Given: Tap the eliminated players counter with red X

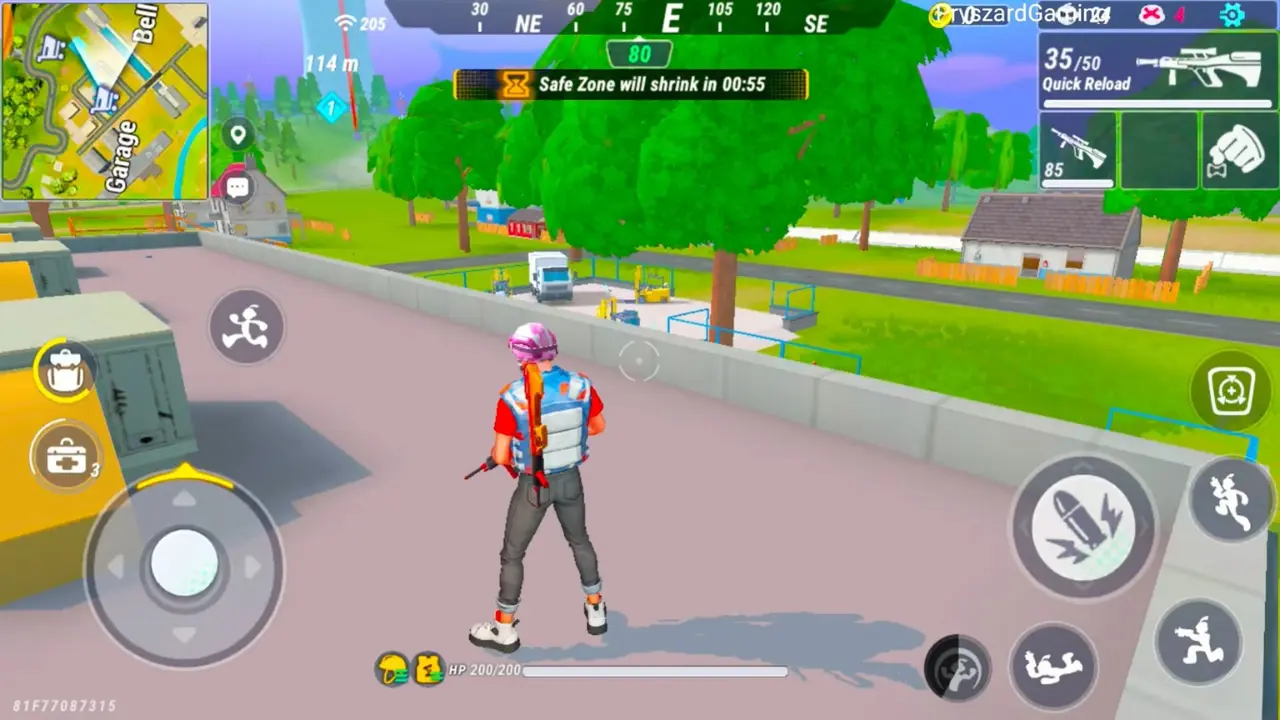Looking at the screenshot, I should click(x=1153, y=13).
